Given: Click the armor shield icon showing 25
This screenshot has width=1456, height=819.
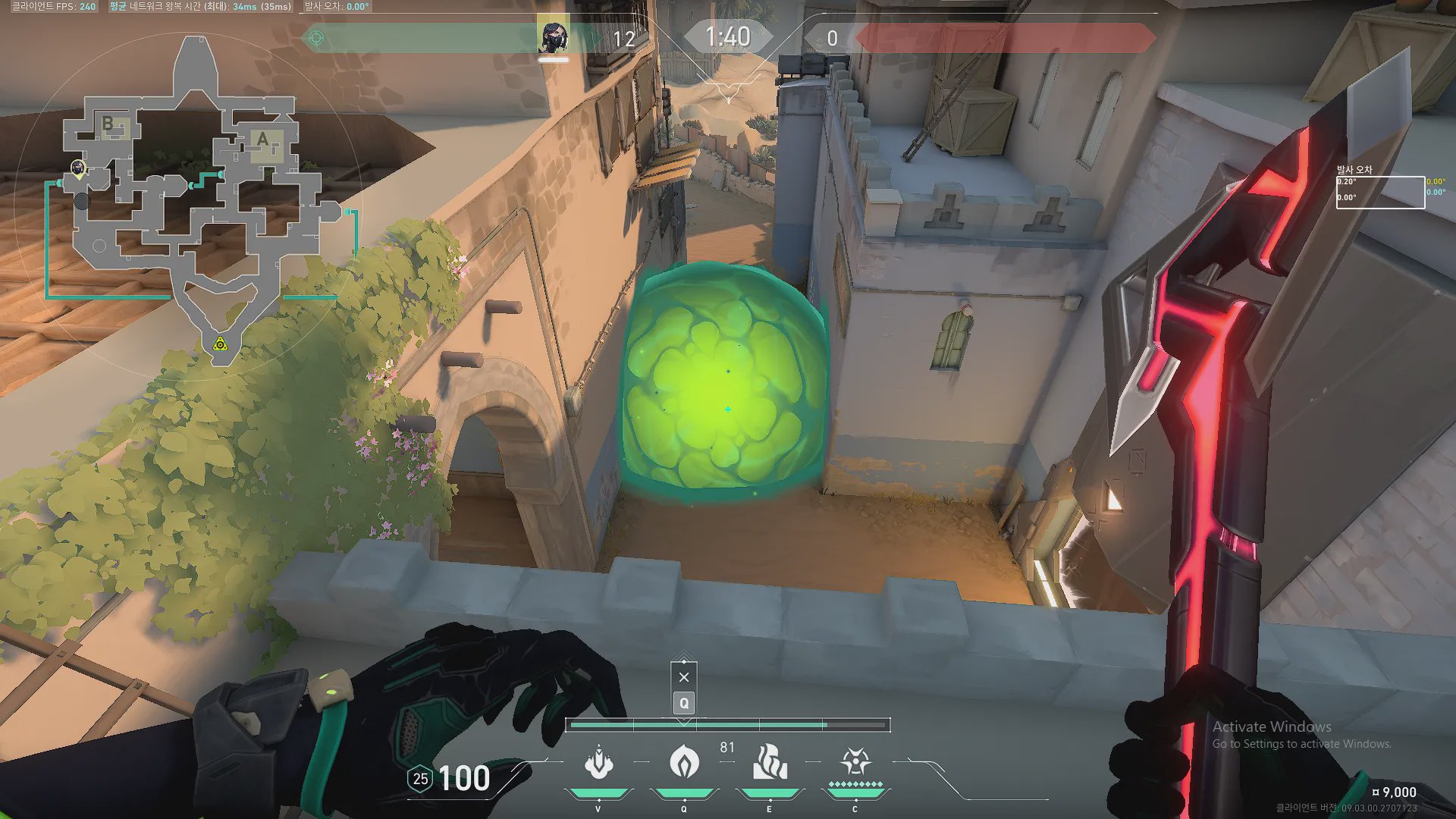Looking at the screenshot, I should [x=420, y=779].
